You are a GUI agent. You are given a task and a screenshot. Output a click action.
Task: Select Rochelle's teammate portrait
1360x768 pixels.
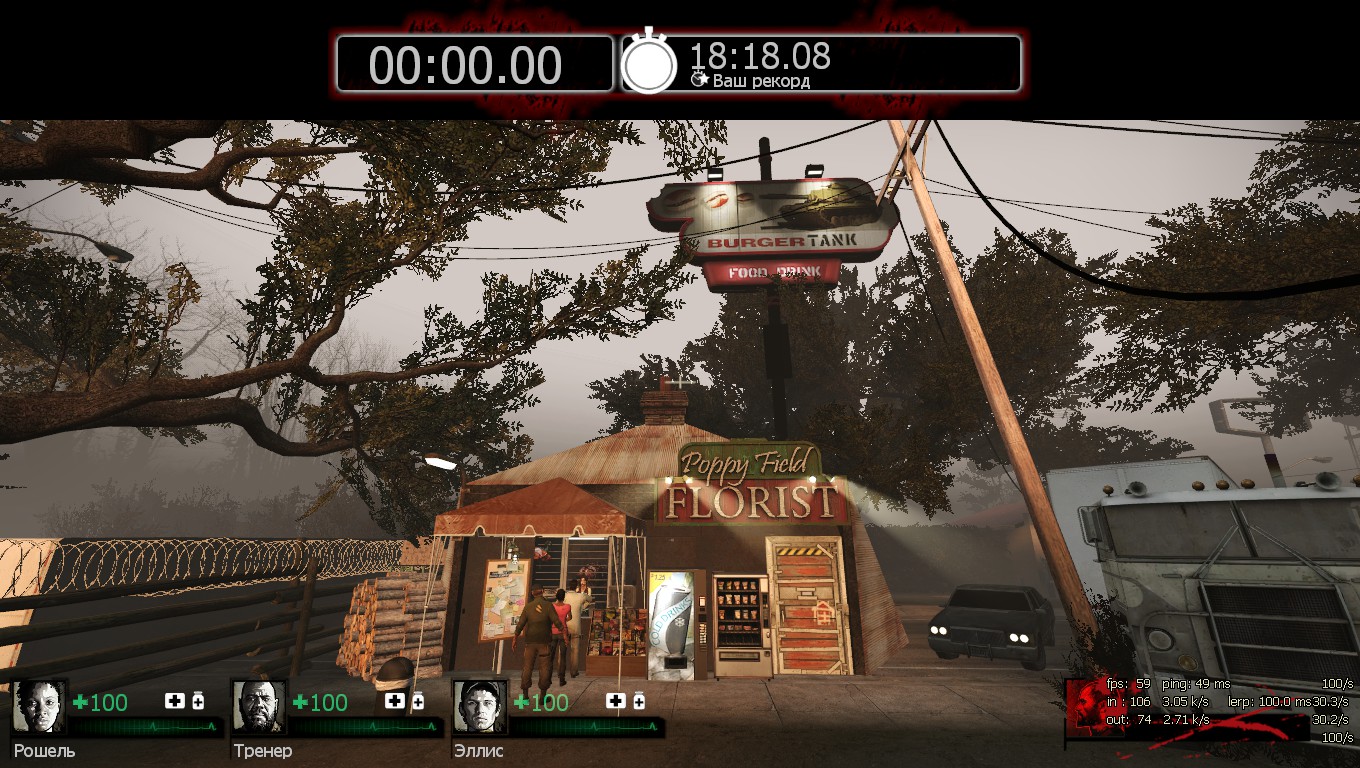click(40, 707)
